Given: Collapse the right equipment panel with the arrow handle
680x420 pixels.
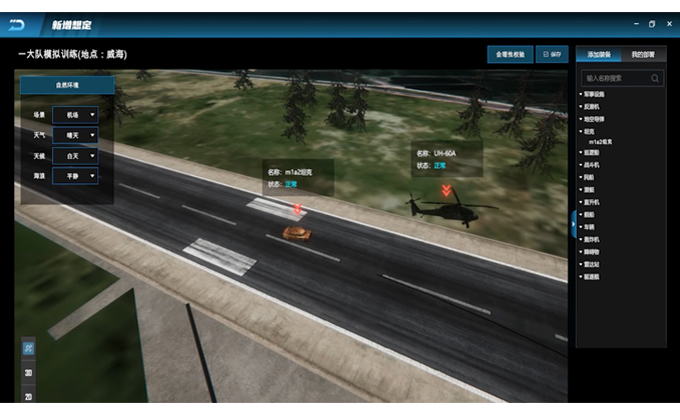Looking at the screenshot, I should 572,218.
